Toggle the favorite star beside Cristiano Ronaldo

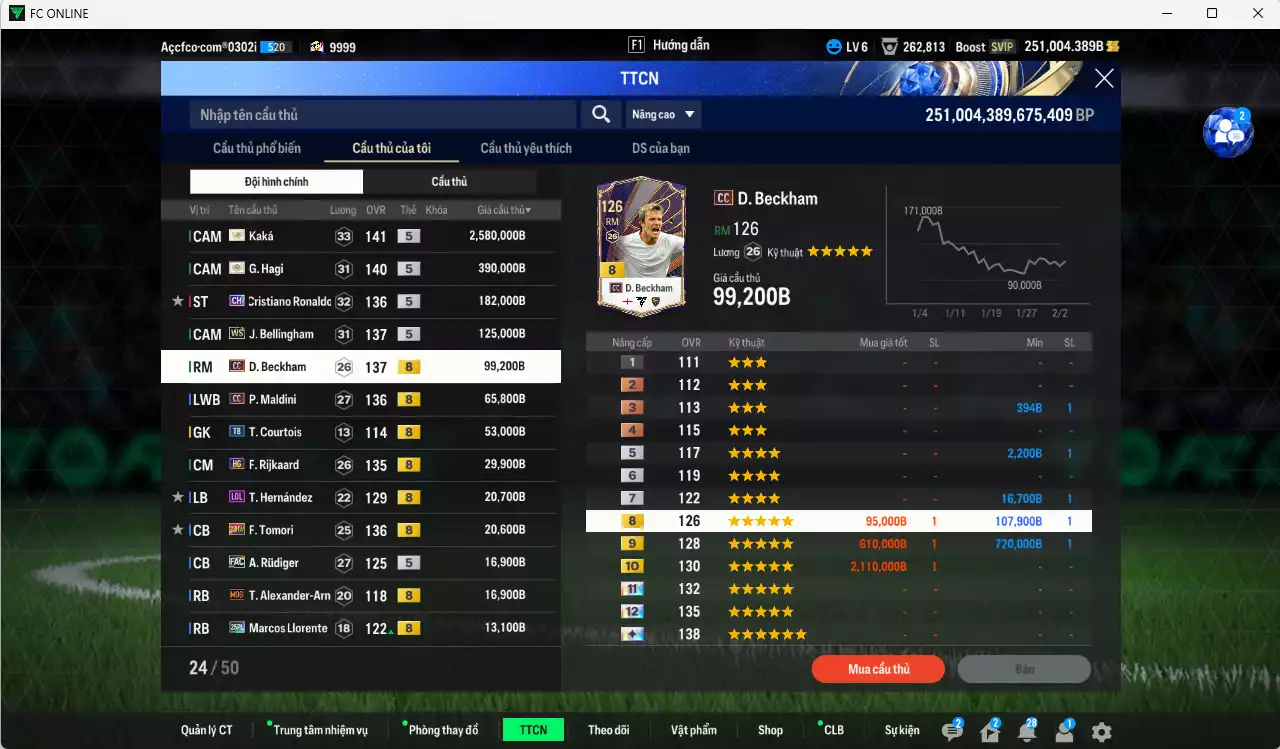click(x=176, y=301)
